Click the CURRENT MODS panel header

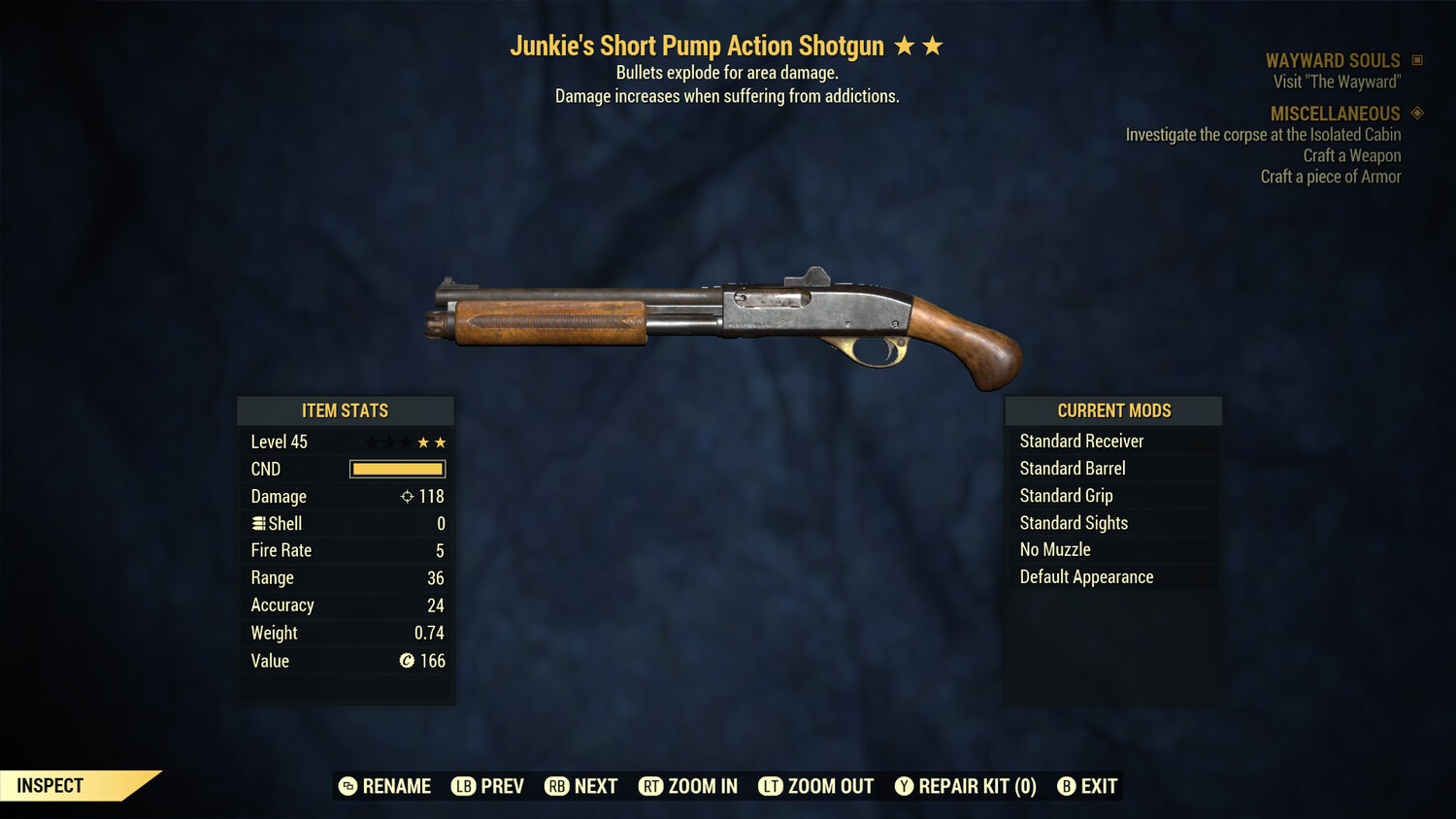pos(1113,409)
